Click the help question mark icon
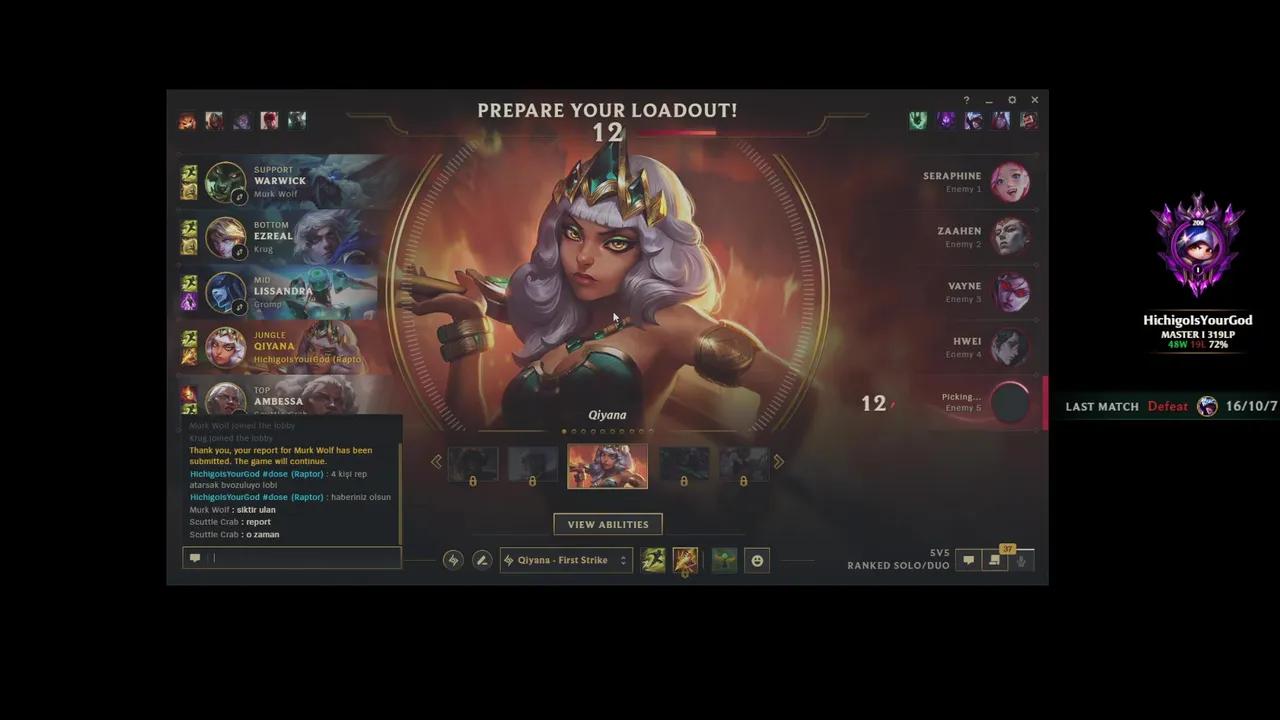This screenshot has width=1280, height=720. 966,100
